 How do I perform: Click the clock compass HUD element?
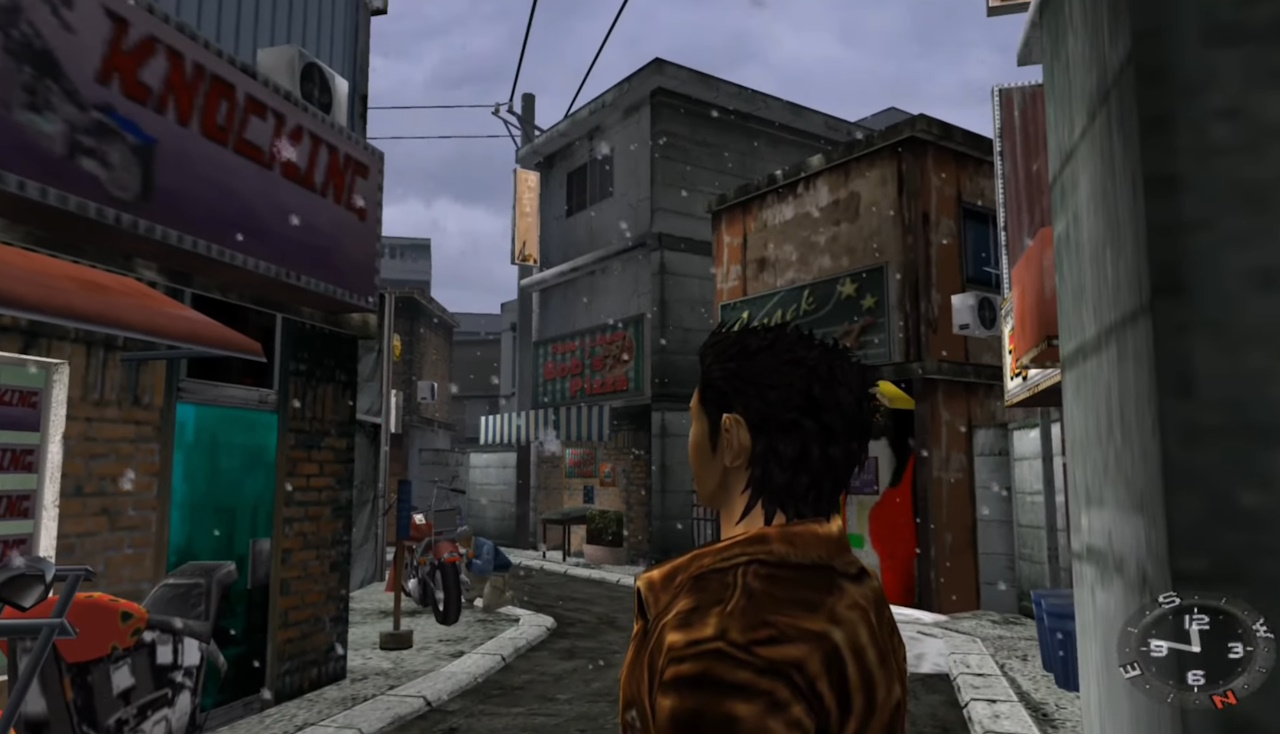pyautogui.click(x=1195, y=648)
